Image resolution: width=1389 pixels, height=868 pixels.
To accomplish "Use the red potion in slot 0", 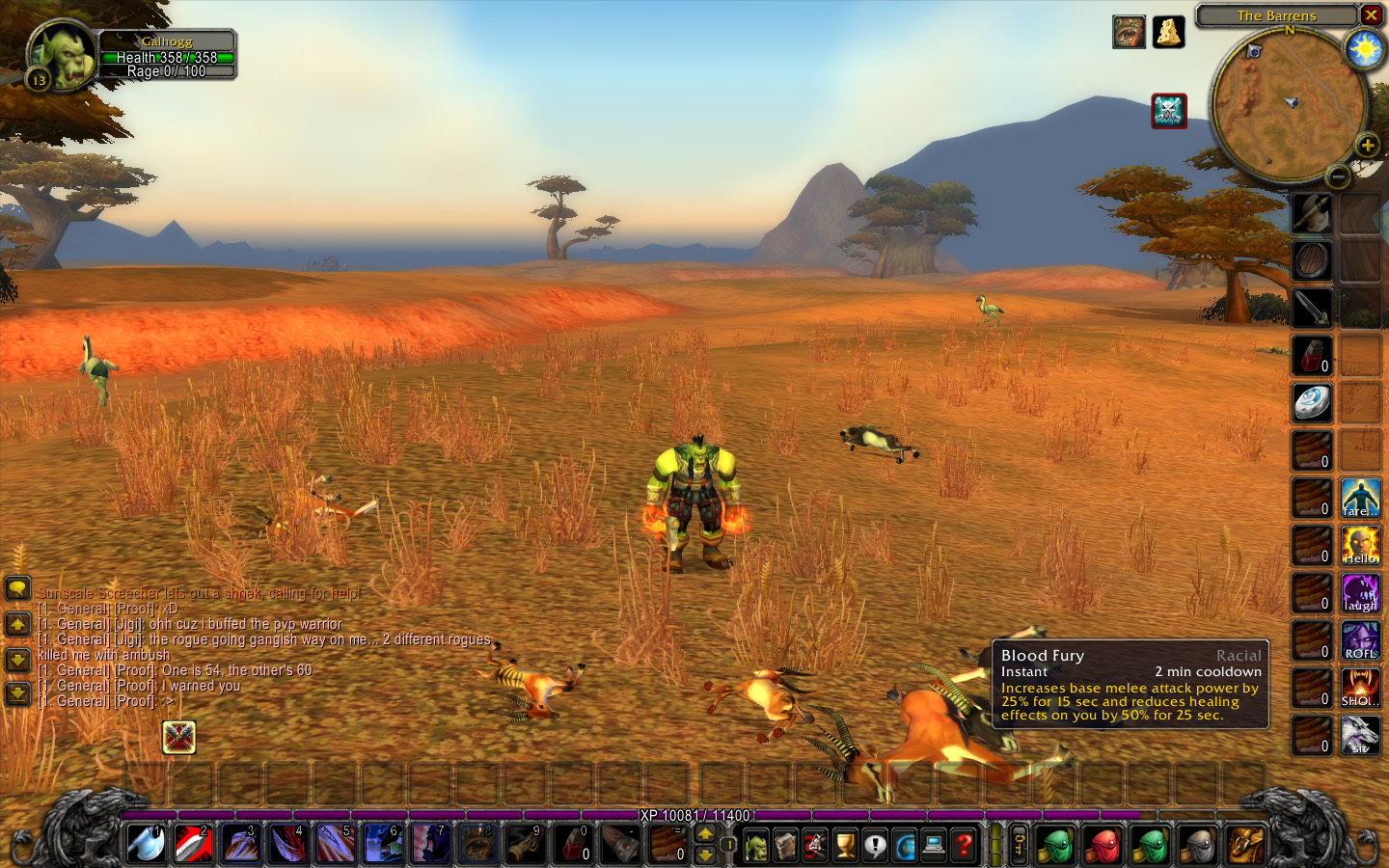I will (x=573, y=845).
